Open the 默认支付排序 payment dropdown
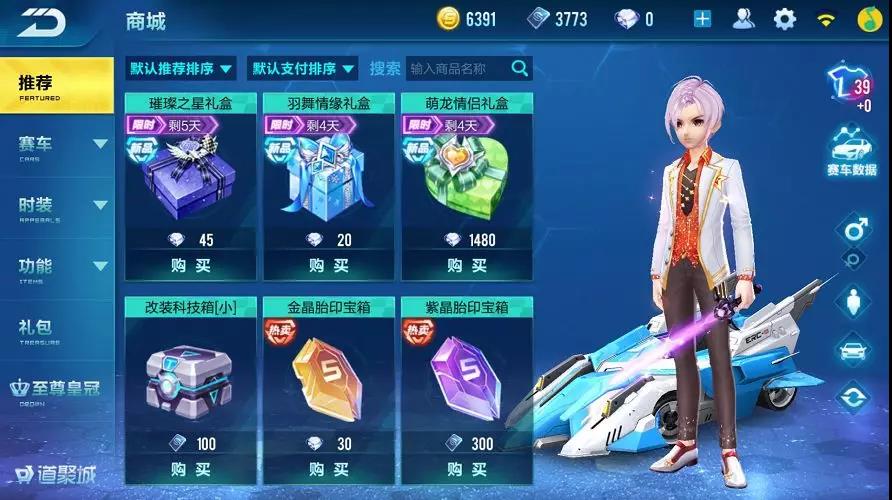Image resolution: width=892 pixels, height=500 pixels. (304, 69)
